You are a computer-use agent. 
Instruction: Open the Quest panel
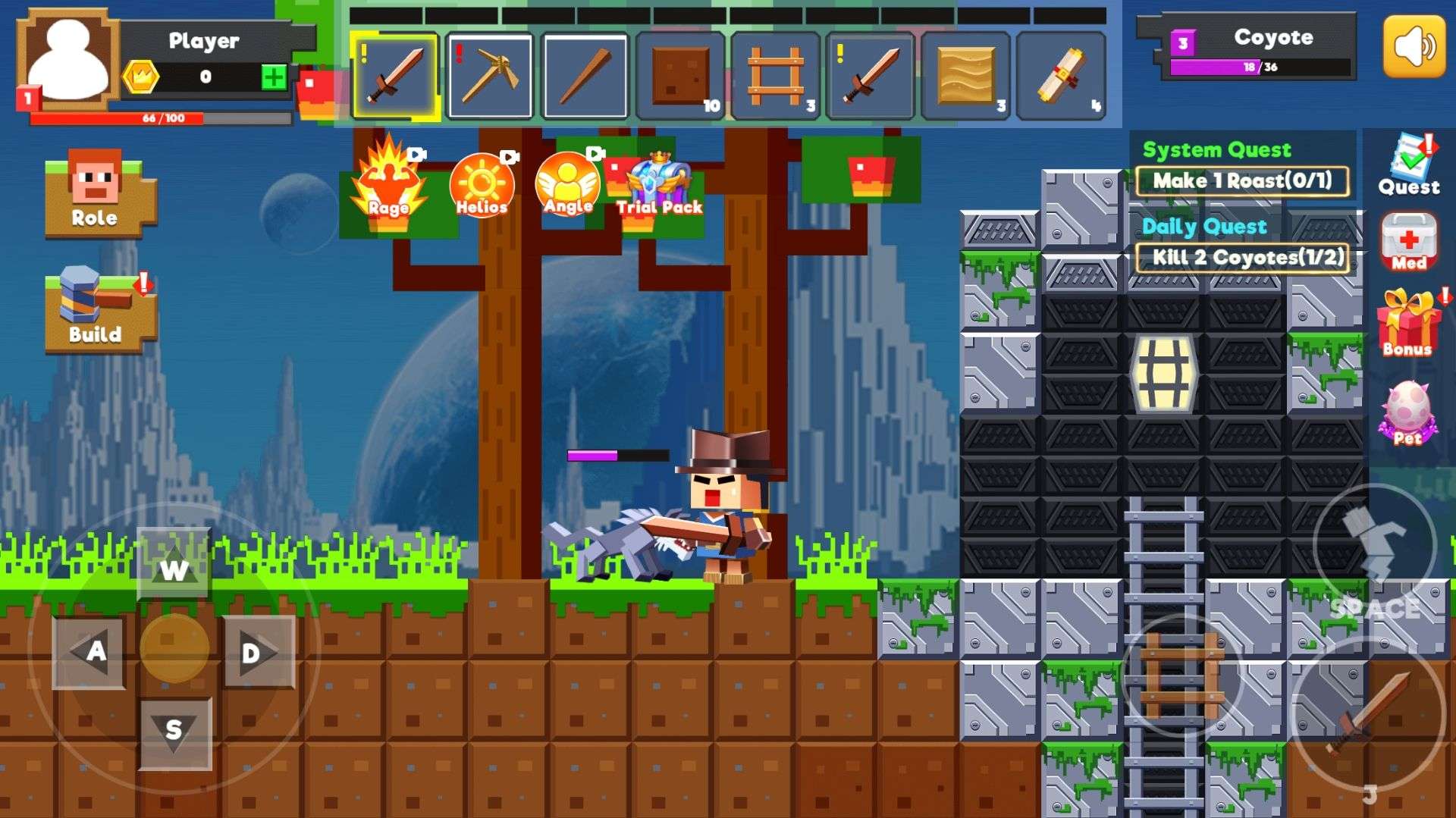[1409, 165]
